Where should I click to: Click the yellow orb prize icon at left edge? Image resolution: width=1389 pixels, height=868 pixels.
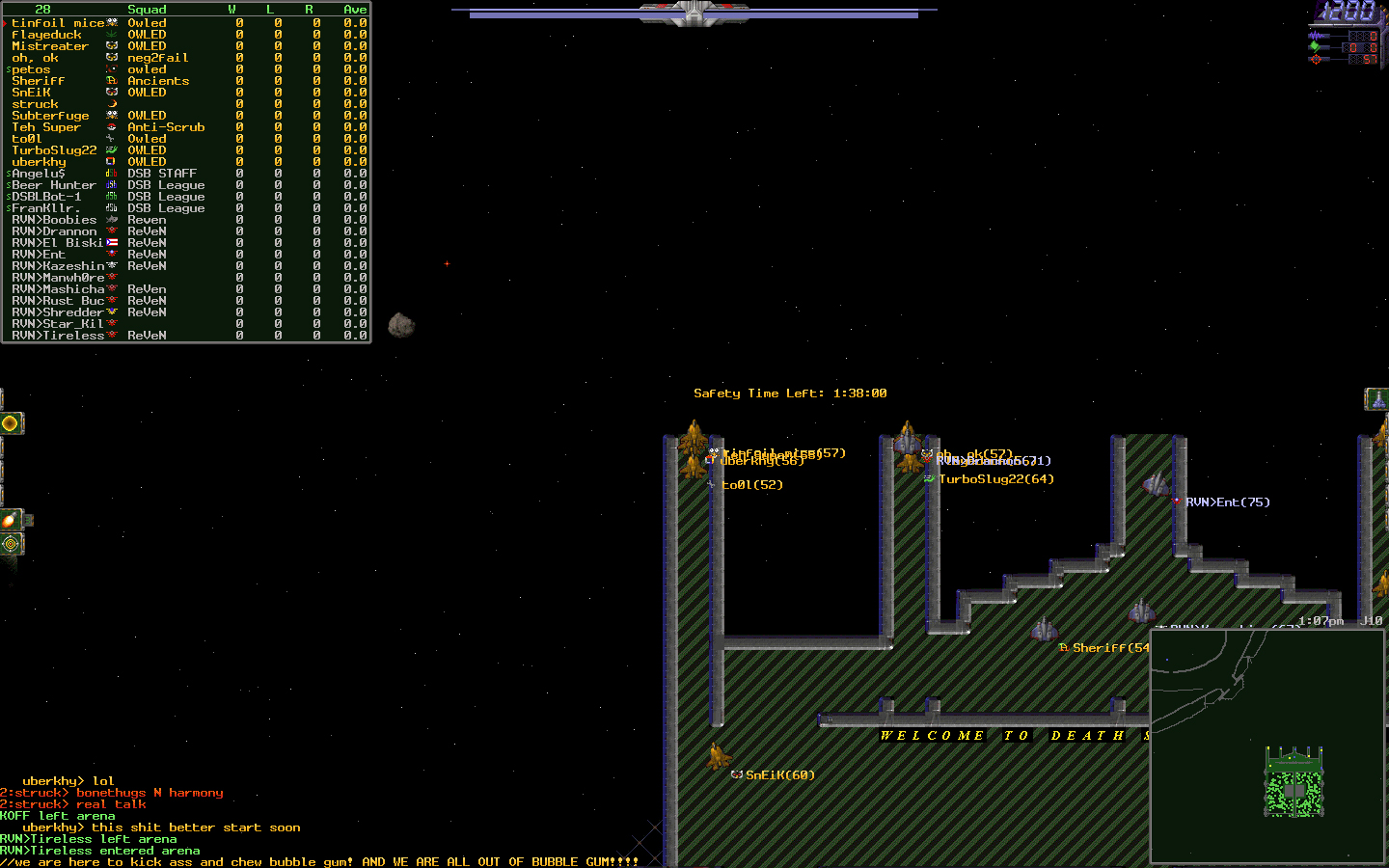coord(10,422)
